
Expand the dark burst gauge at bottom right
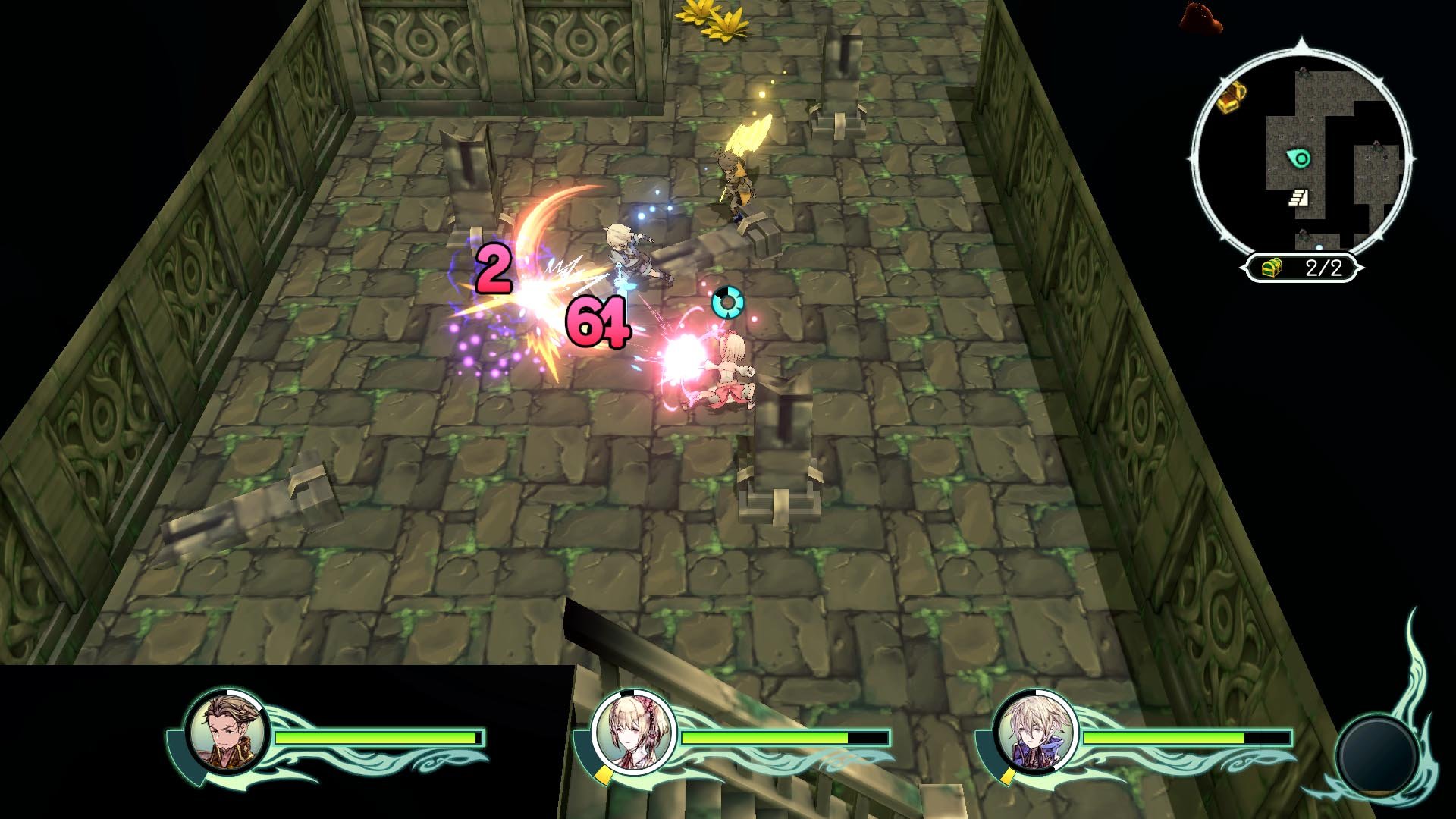[x=1374, y=756]
